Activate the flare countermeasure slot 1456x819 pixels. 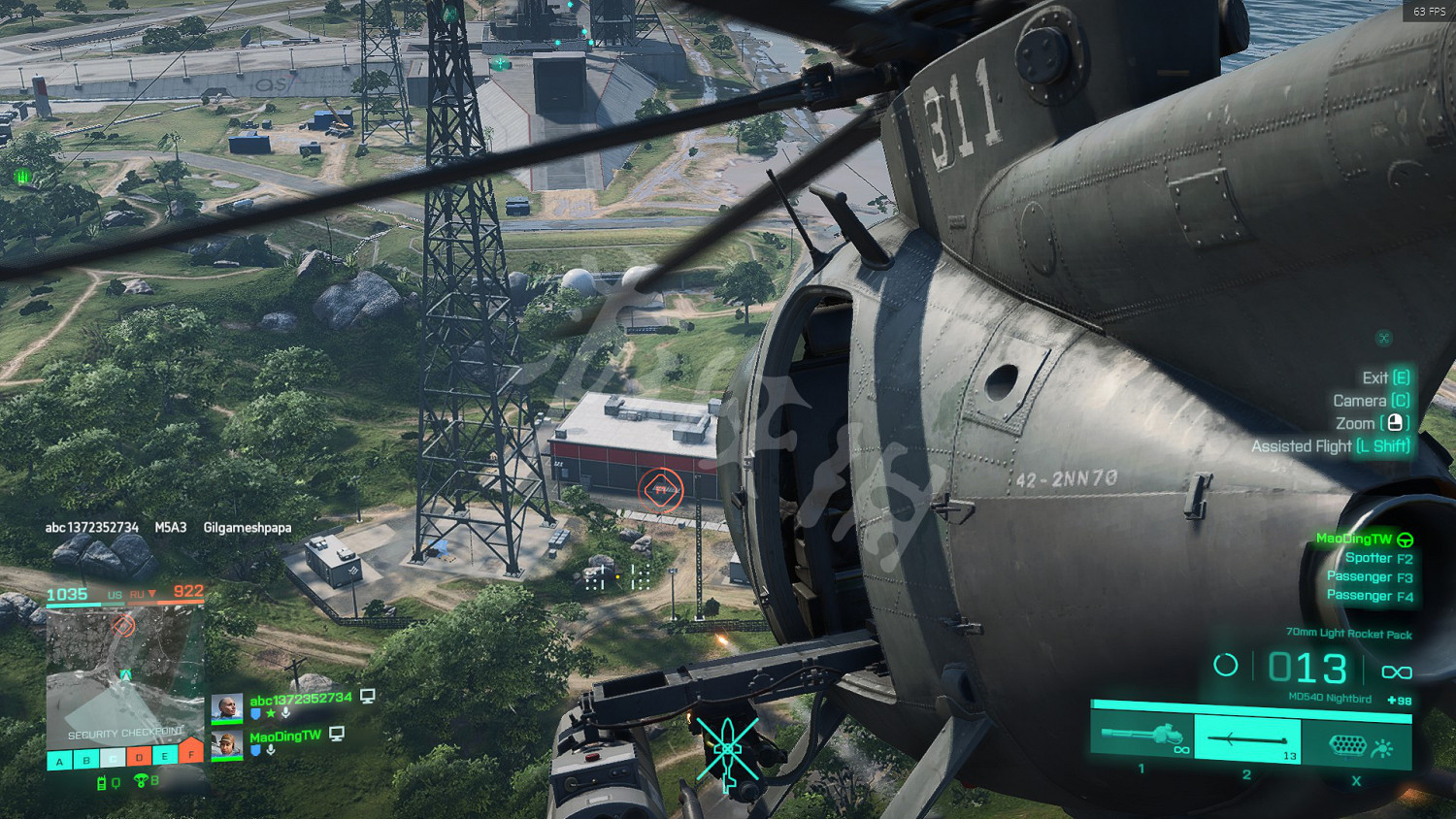[1356, 745]
